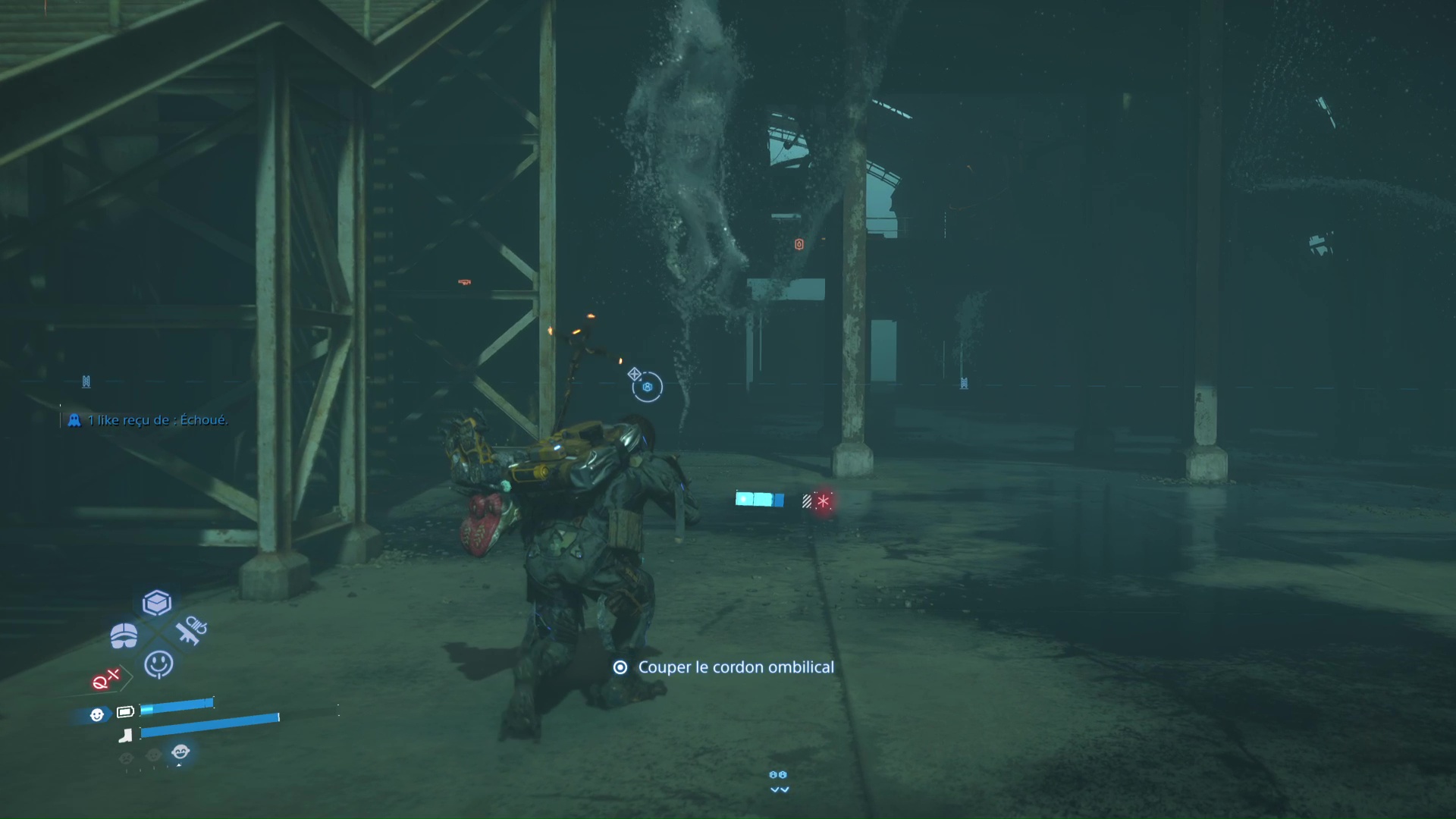
Task: Click the orange marker icon in the distance
Action: (799, 244)
